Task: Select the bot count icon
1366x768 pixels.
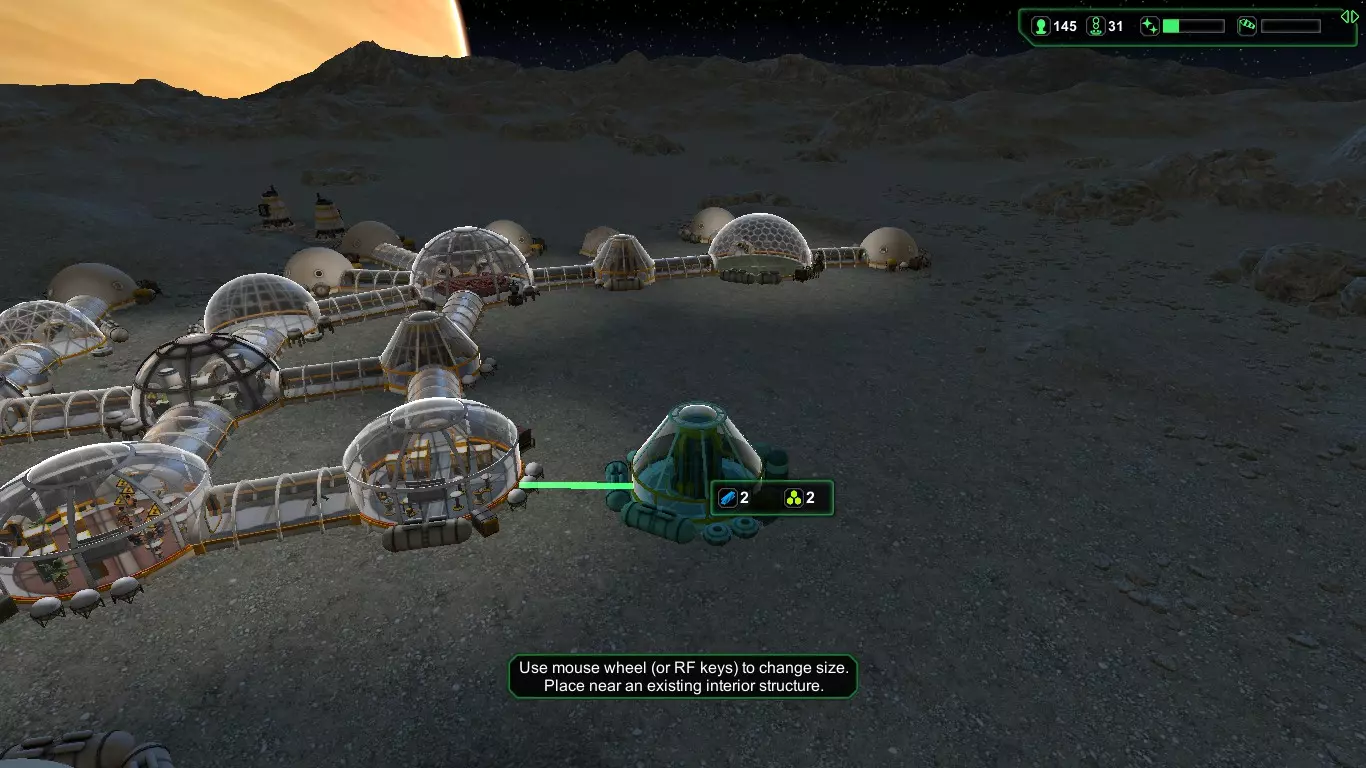Action: (1096, 27)
